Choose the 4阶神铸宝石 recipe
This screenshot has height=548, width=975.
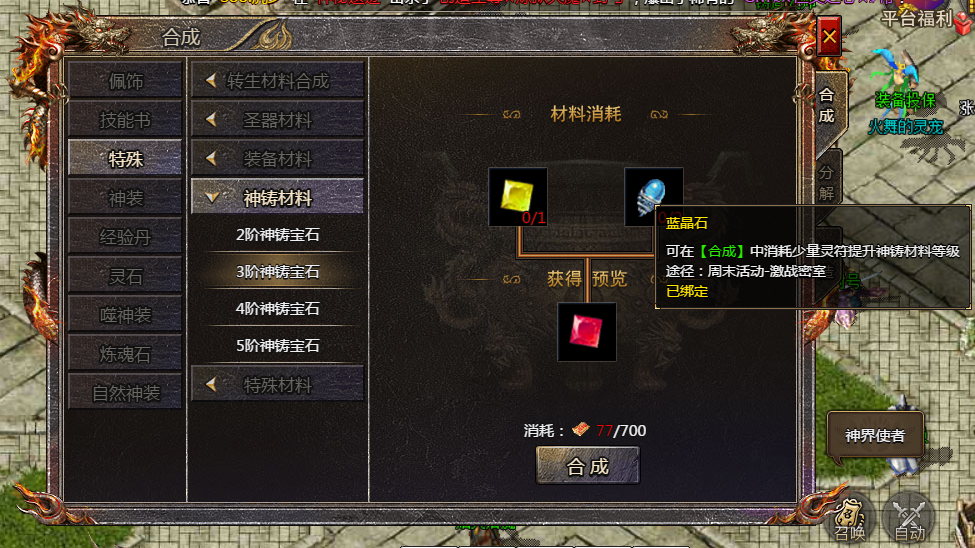click(x=277, y=309)
